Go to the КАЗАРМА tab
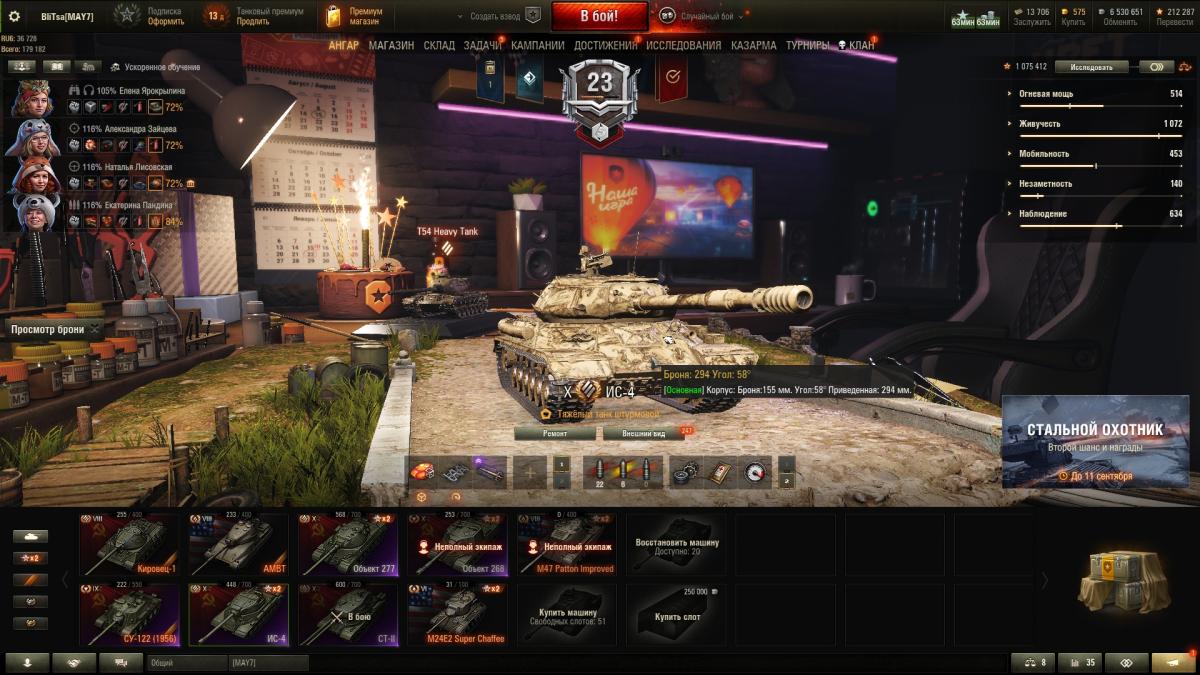The height and width of the screenshot is (675, 1200). coord(753,46)
